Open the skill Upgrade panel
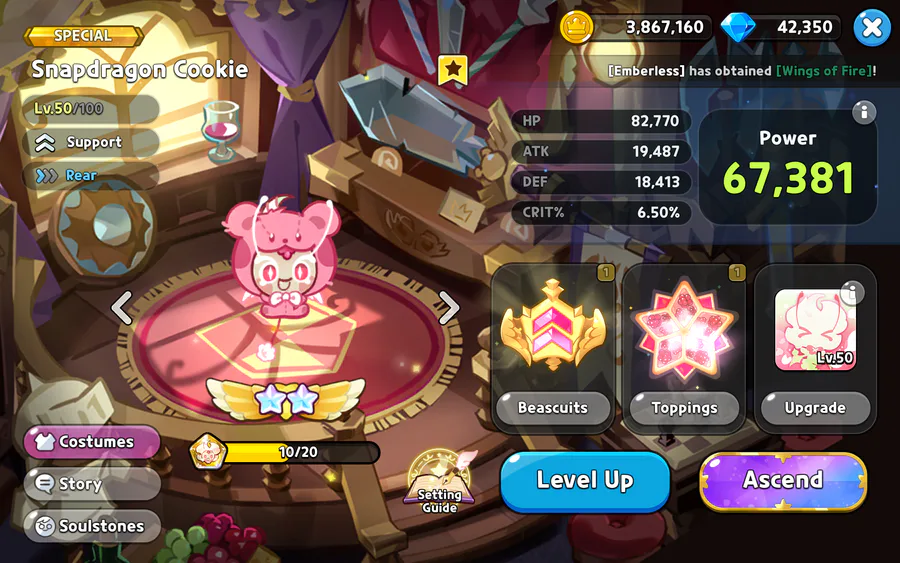The image size is (900, 563). [x=815, y=347]
